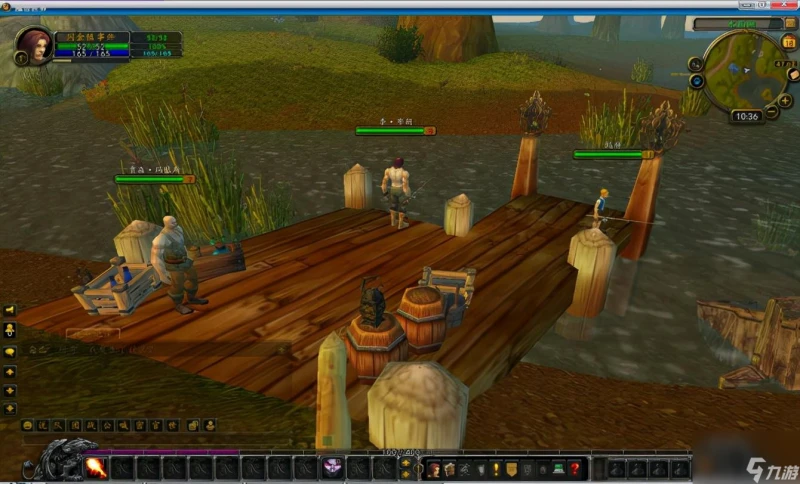Page up the action bar arrow
This screenshot has width=800, height=484.
pyautogui.click(x=405, y=462)
